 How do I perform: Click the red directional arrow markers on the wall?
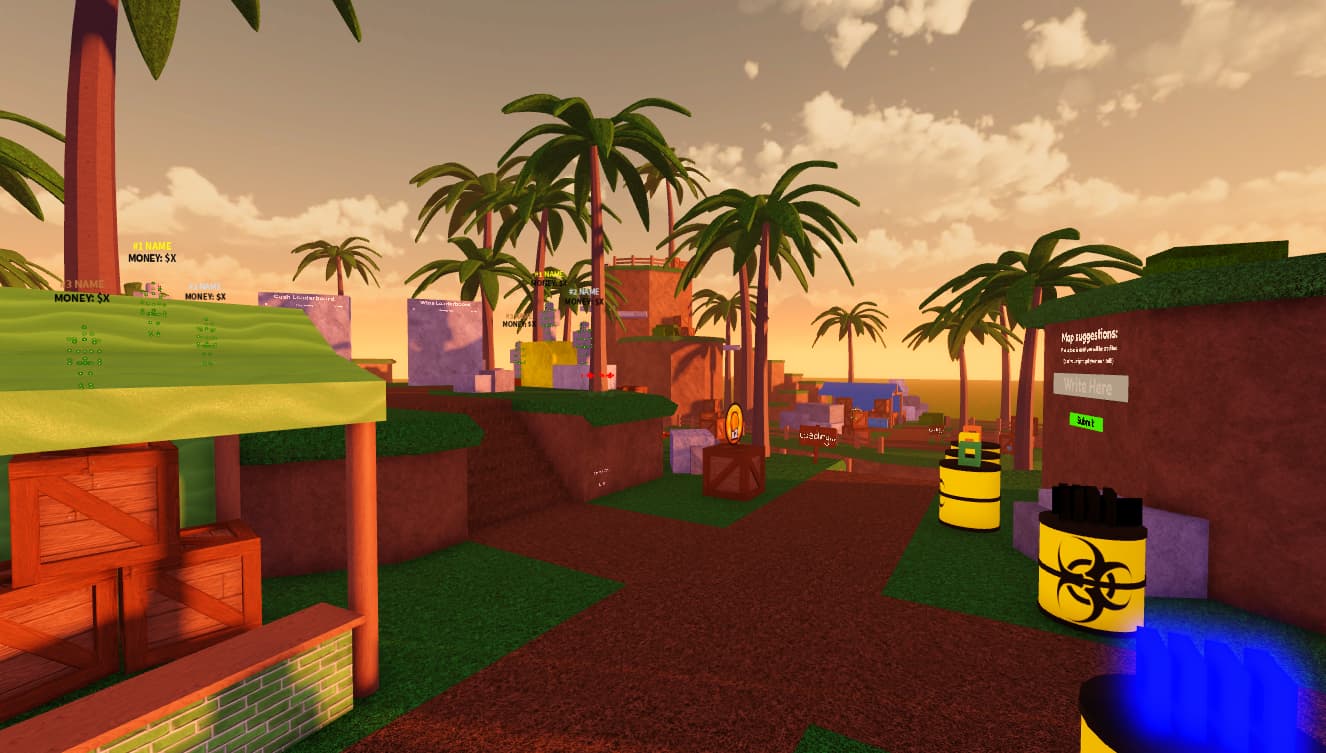point(599,376)
